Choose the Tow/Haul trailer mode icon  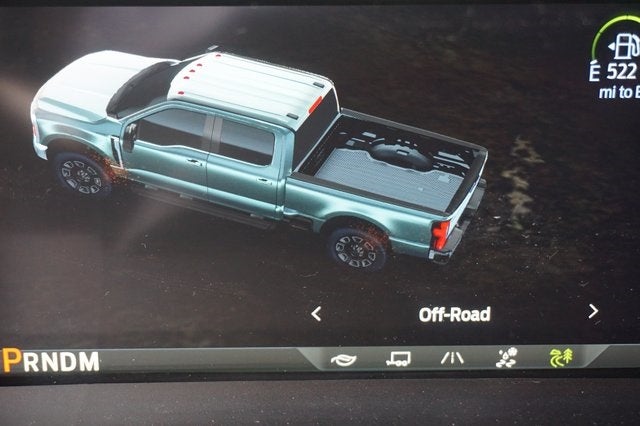click(x=398, y=358)
